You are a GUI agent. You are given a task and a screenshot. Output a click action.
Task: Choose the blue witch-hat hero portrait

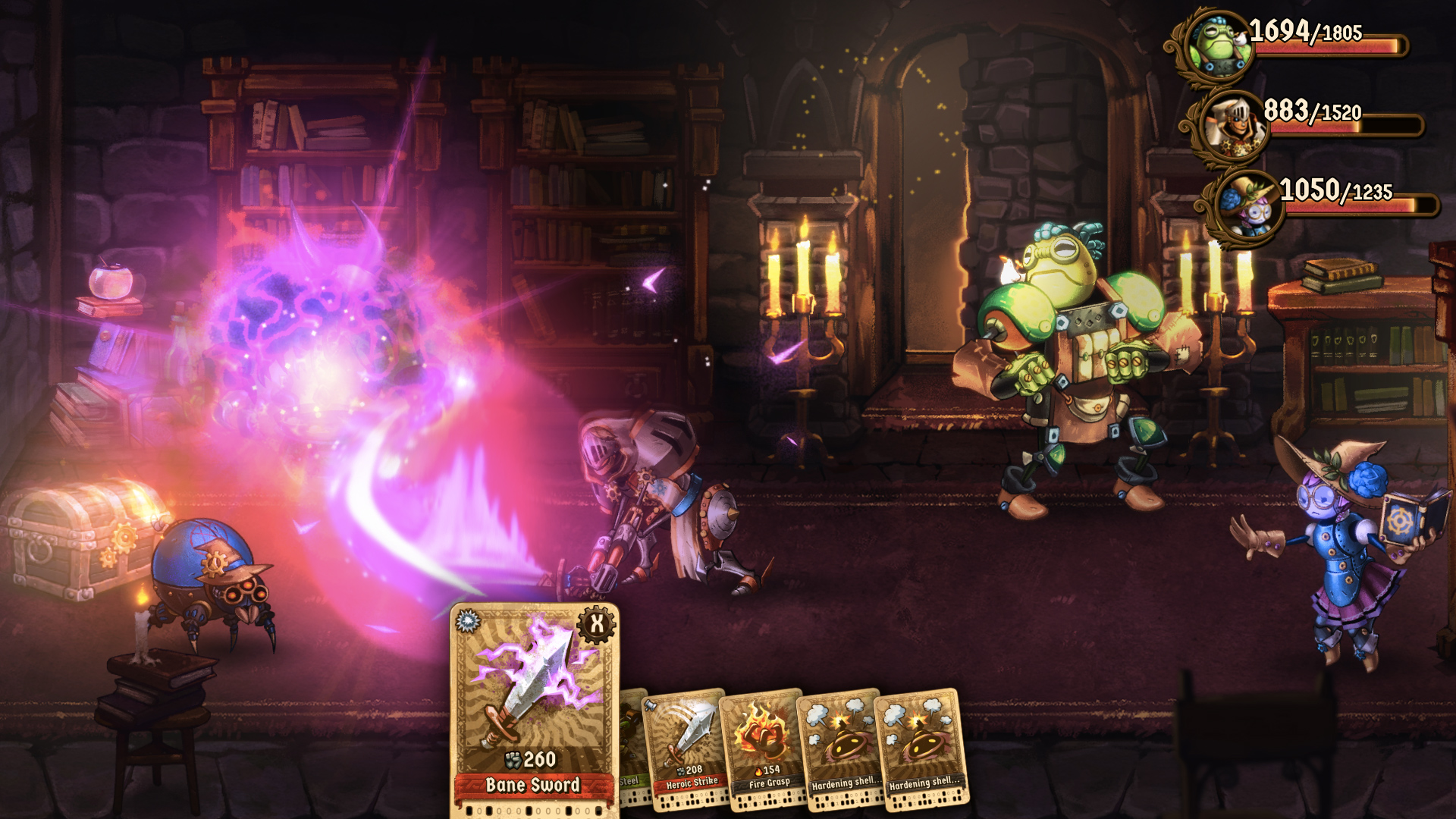(x=1247, y=206)
